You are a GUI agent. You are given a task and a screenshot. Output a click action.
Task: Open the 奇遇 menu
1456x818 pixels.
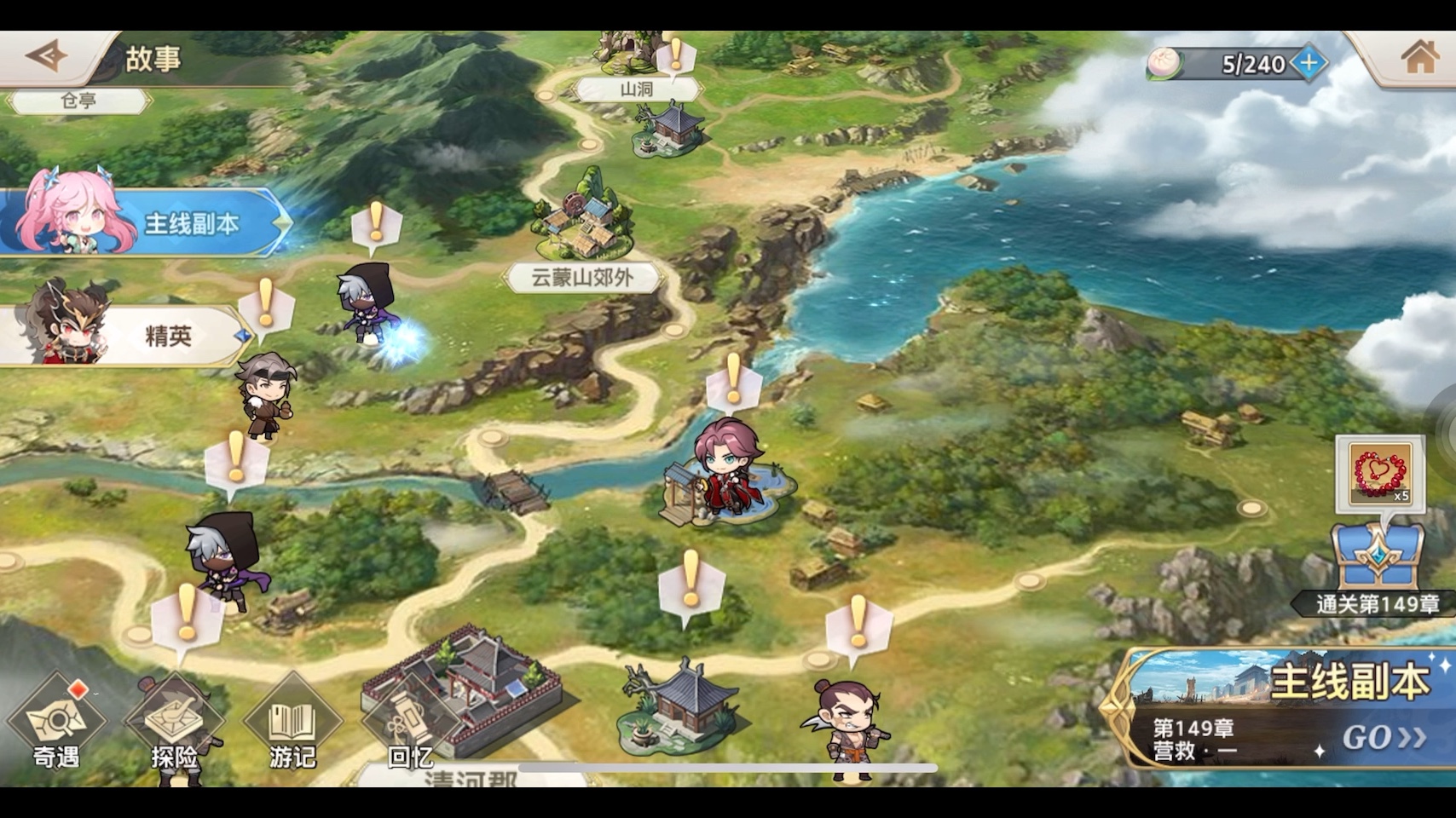point(56,724)
